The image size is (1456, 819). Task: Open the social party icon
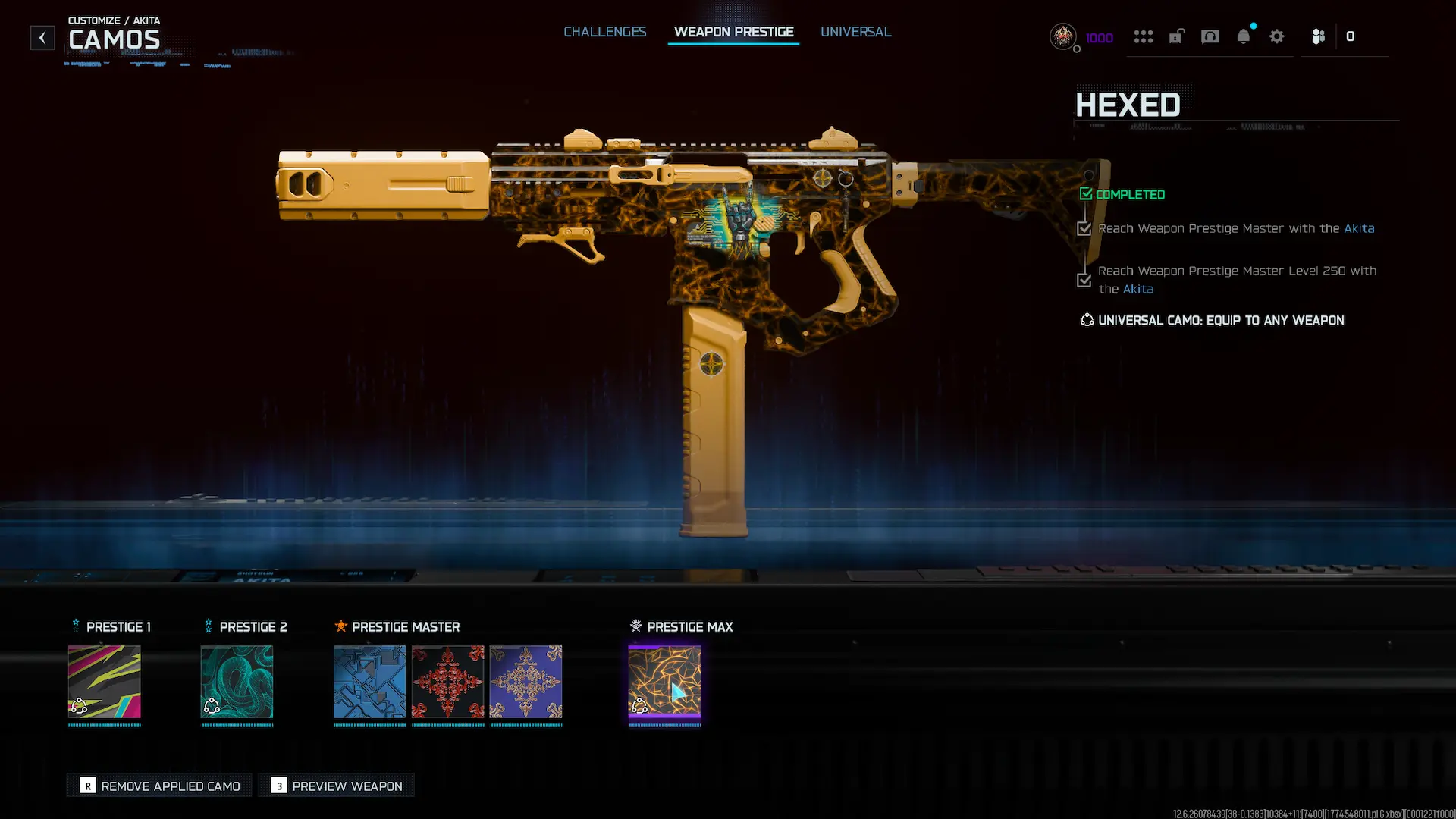point(1318,36)
